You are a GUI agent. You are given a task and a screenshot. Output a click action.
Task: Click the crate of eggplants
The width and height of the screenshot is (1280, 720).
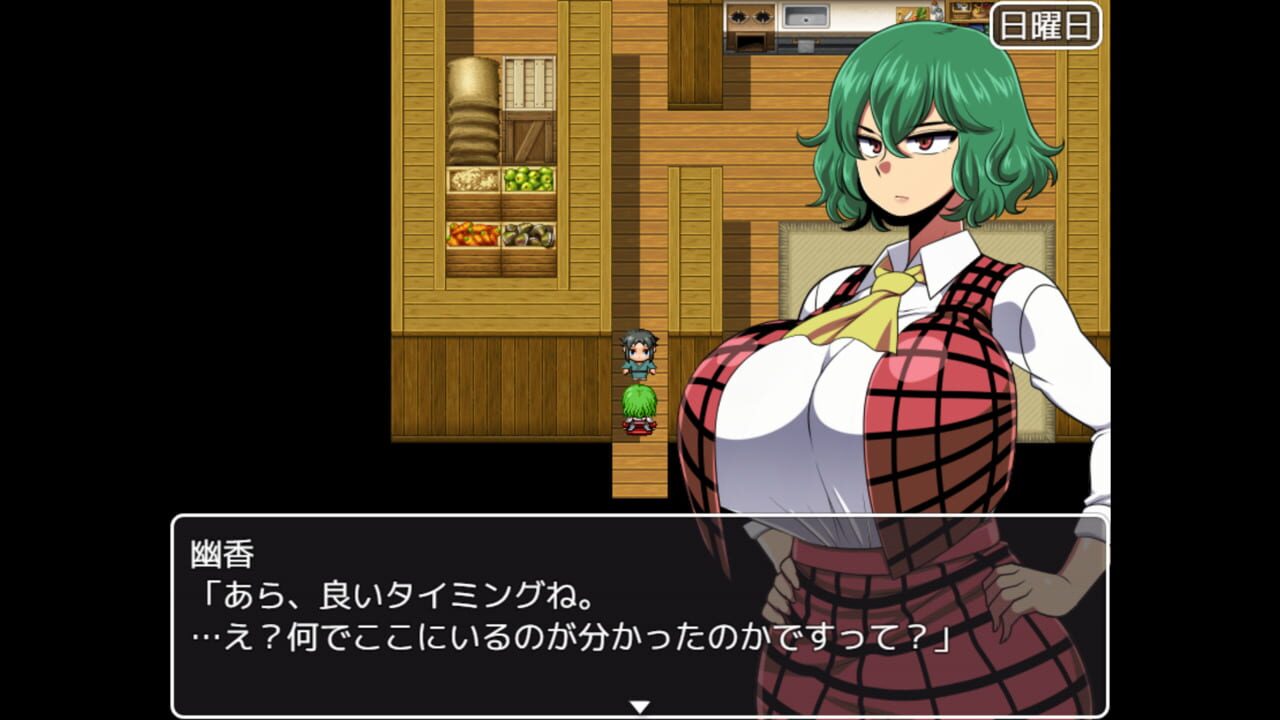tap(528, 235)
